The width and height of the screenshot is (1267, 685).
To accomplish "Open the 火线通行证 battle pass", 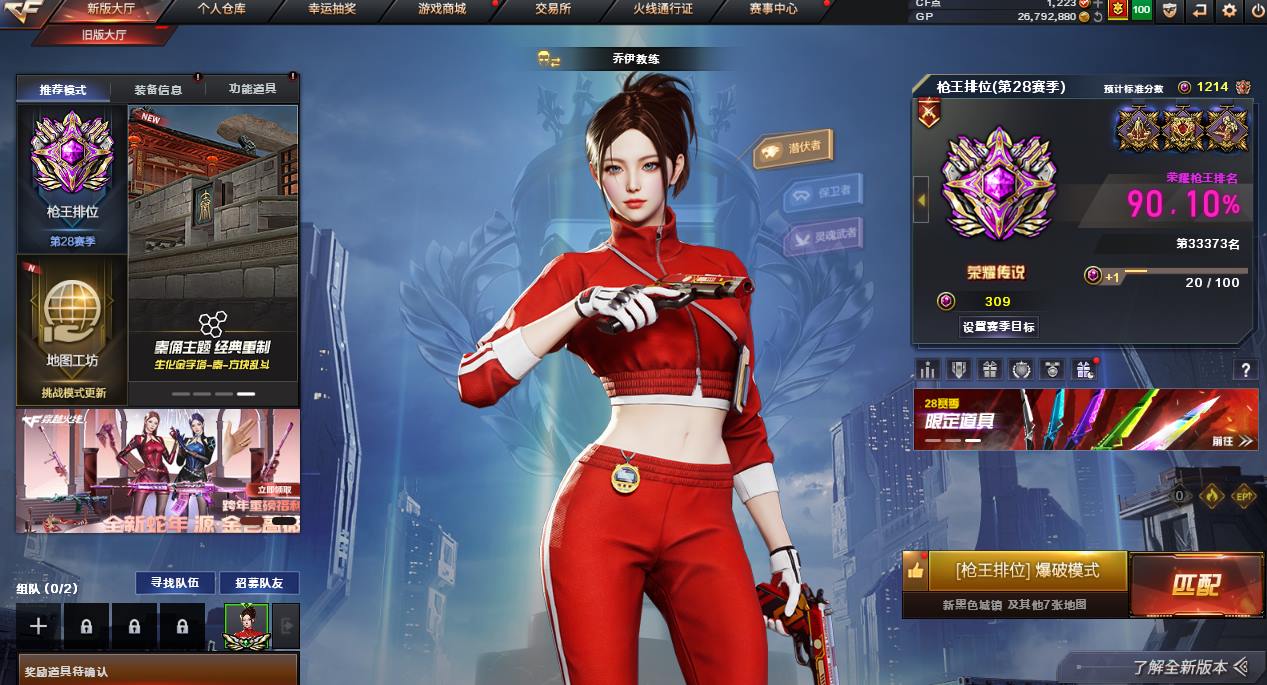I will 662,9.
